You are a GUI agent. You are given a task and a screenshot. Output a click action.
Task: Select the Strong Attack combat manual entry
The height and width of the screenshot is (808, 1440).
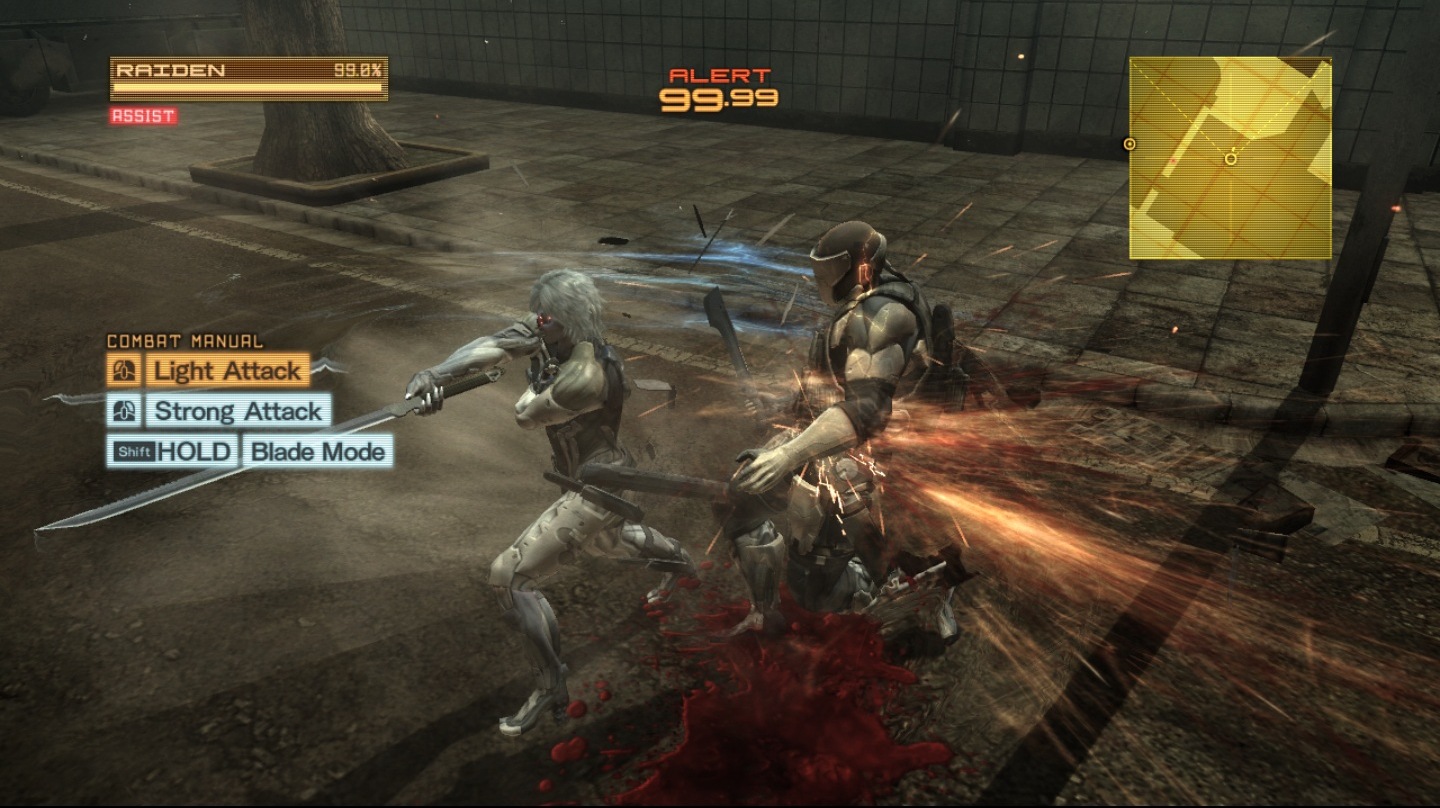pos(238,411)
